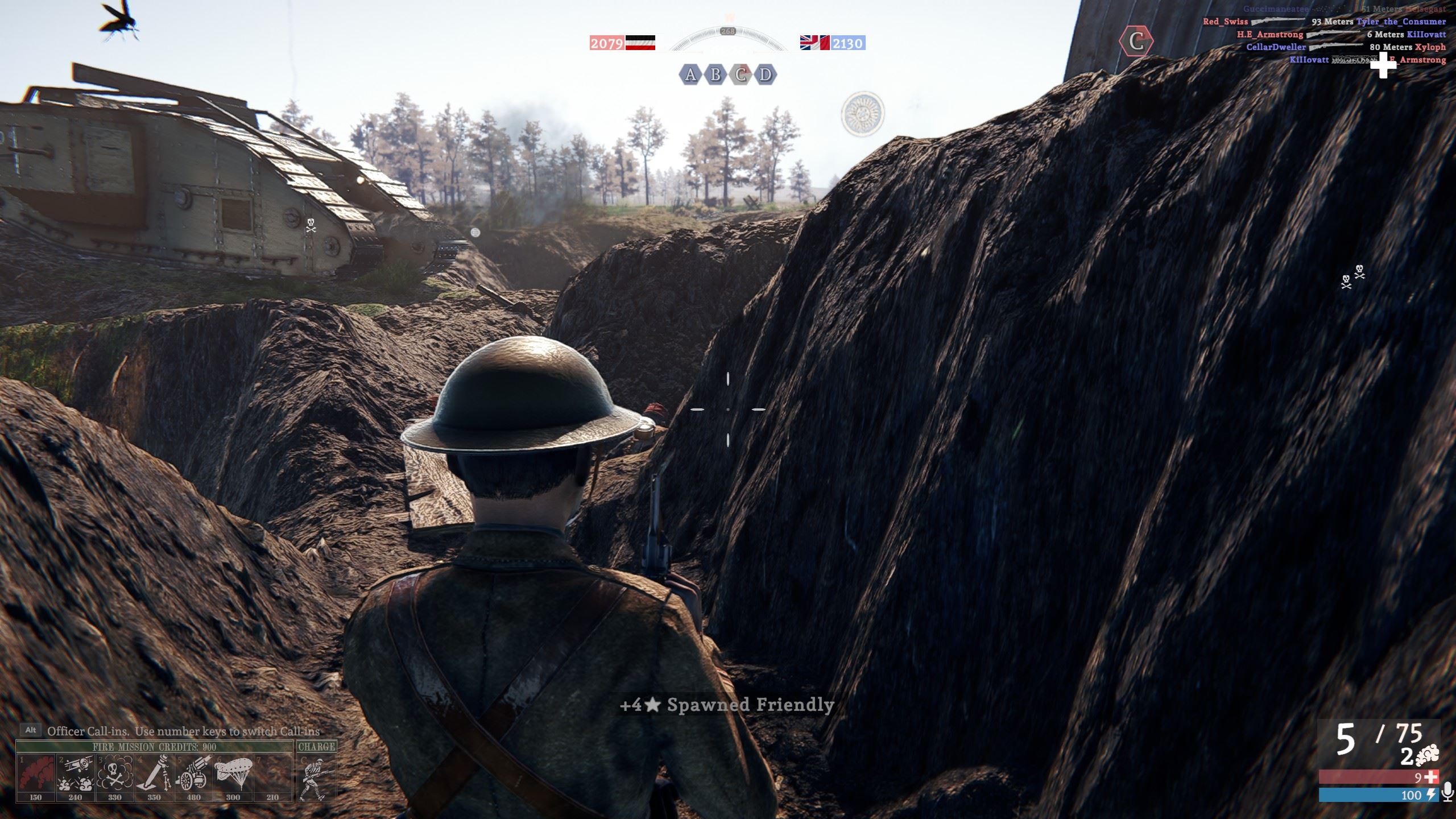Select the contested C hexagon in objective row
1456x819 pixels.
coord(741,75)
